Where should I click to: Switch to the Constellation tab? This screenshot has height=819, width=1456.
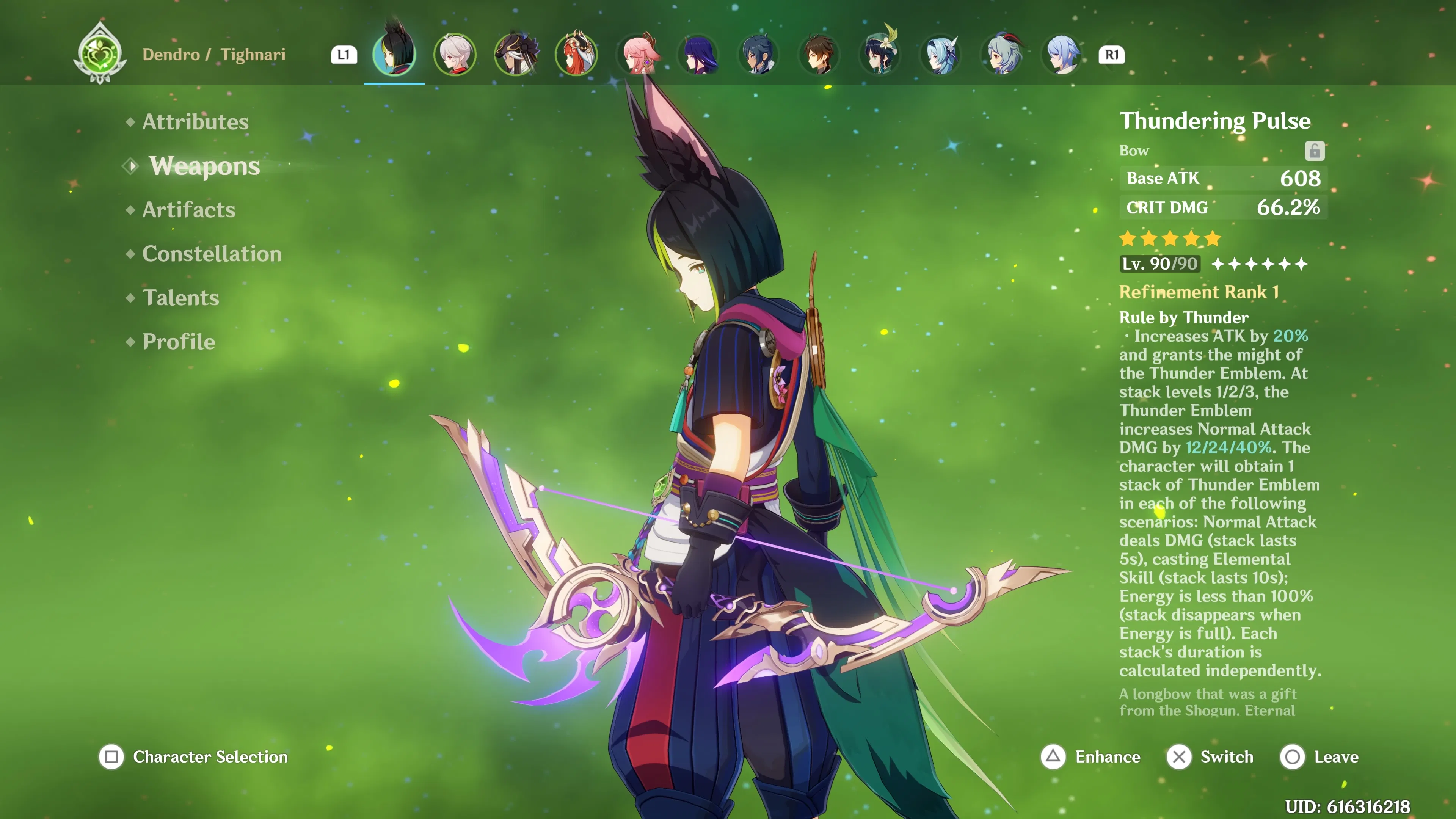[x=212, y=254]
